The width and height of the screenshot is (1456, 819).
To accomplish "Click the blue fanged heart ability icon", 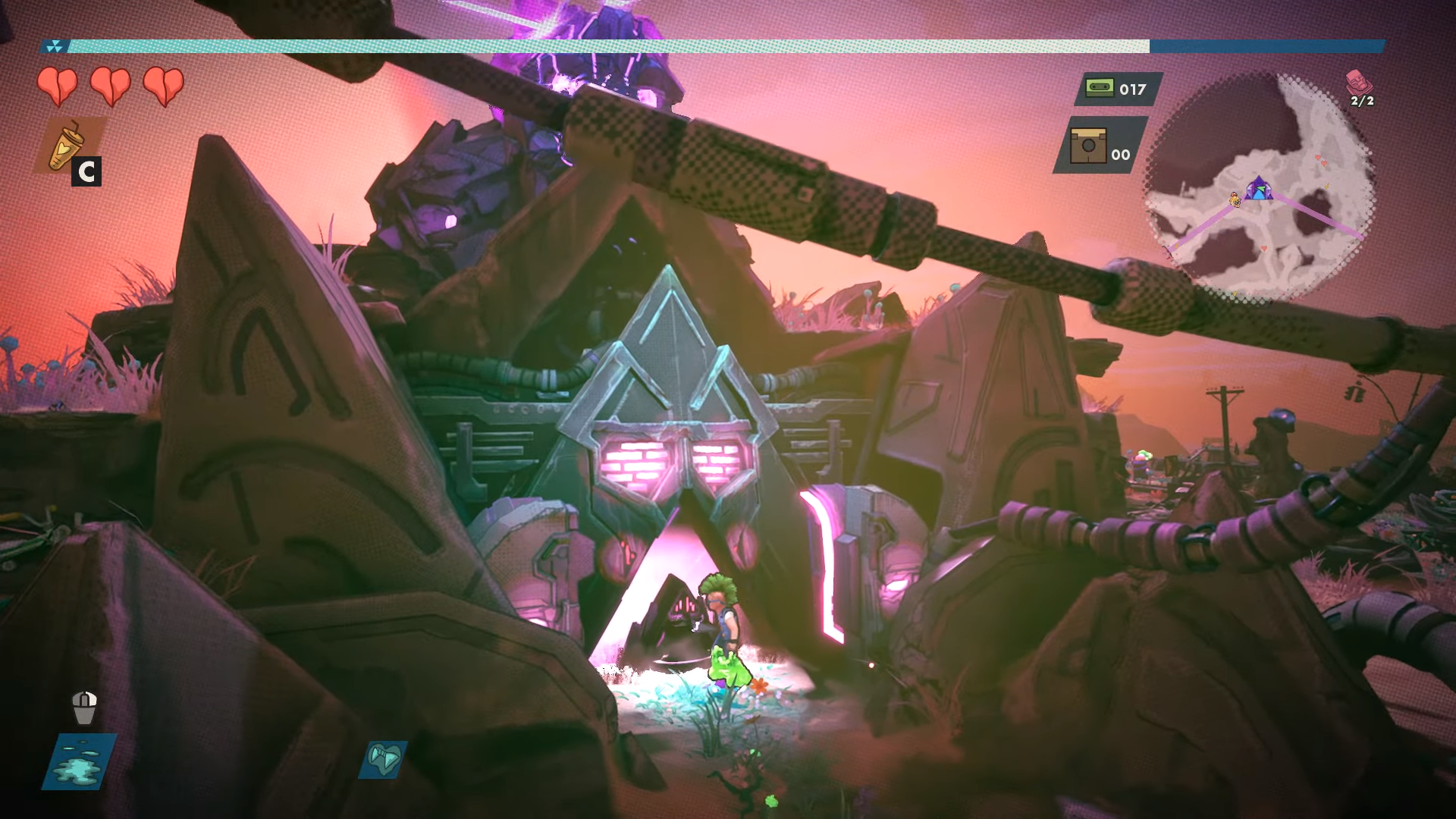I will click(383, 759).
